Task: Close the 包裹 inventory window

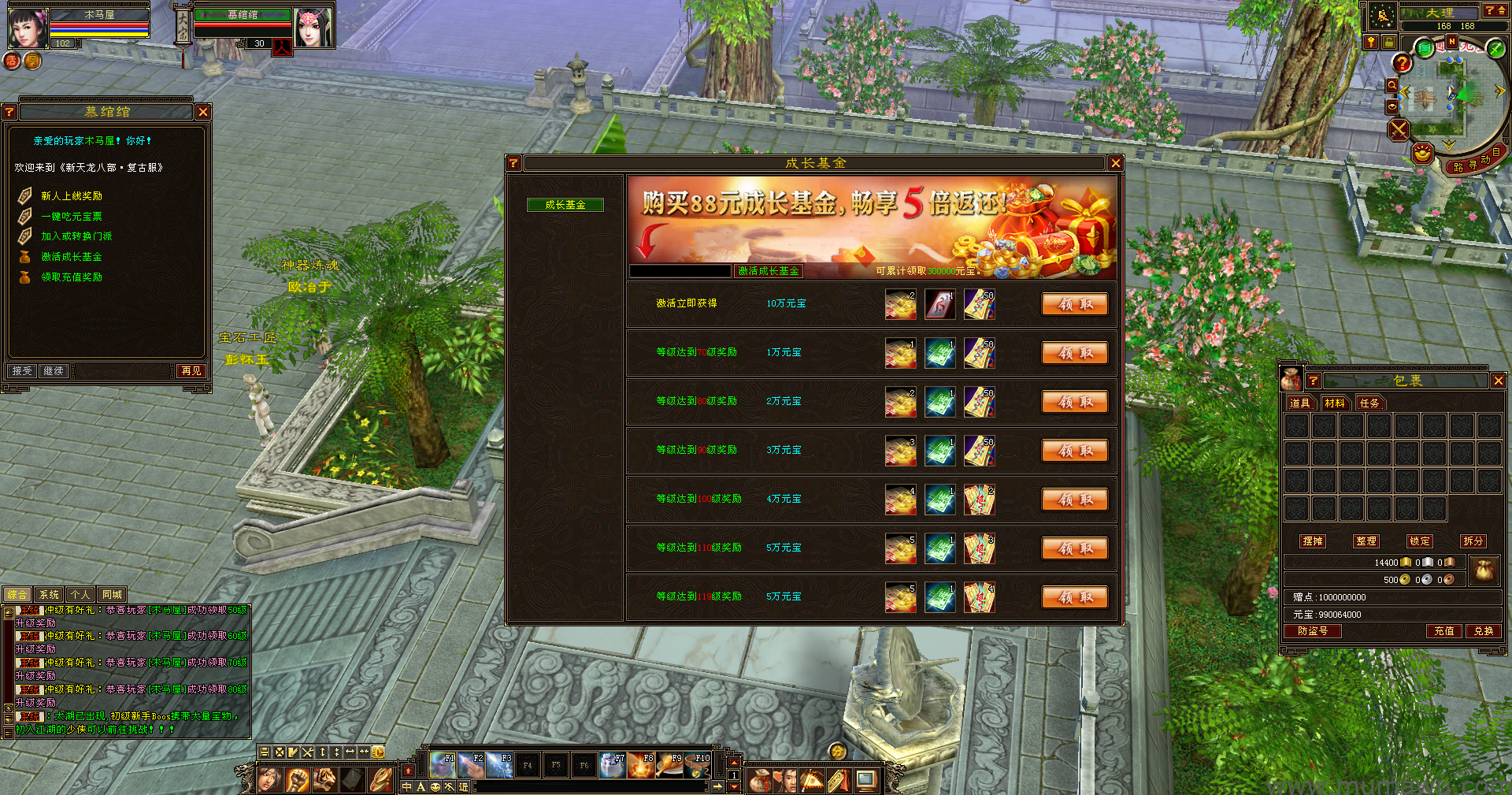Action: click(x=1498, y=381)
